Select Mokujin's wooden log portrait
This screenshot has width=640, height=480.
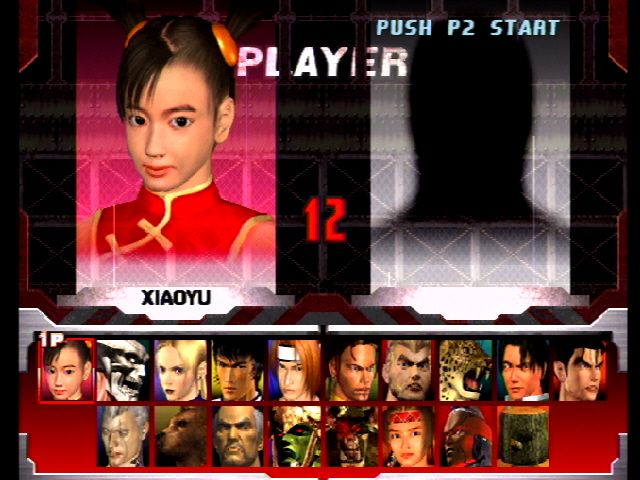coord(523,435)
